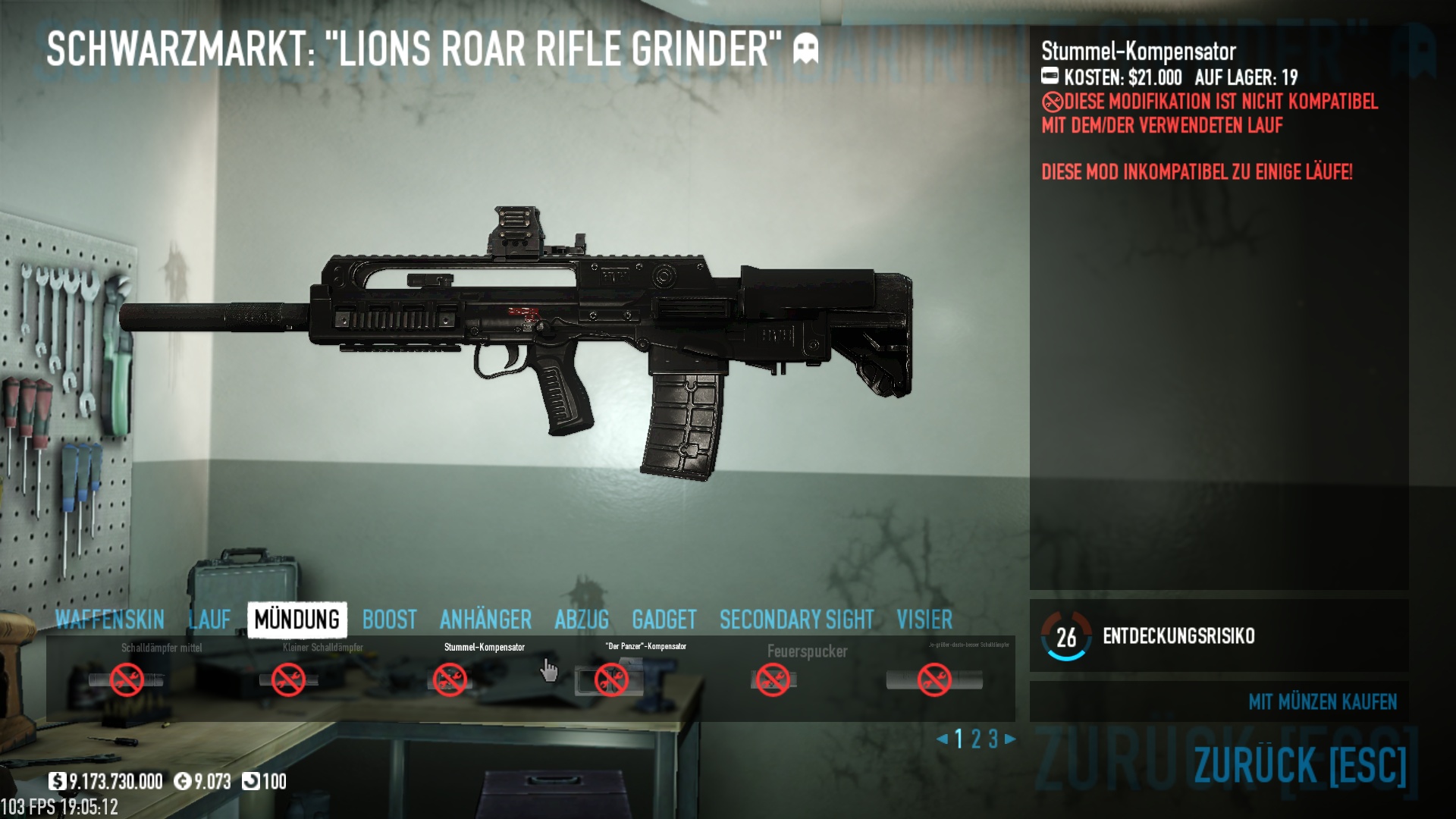Go to mod page 2
Screen dimensions: 1456x819
click(x=976, y=739)
